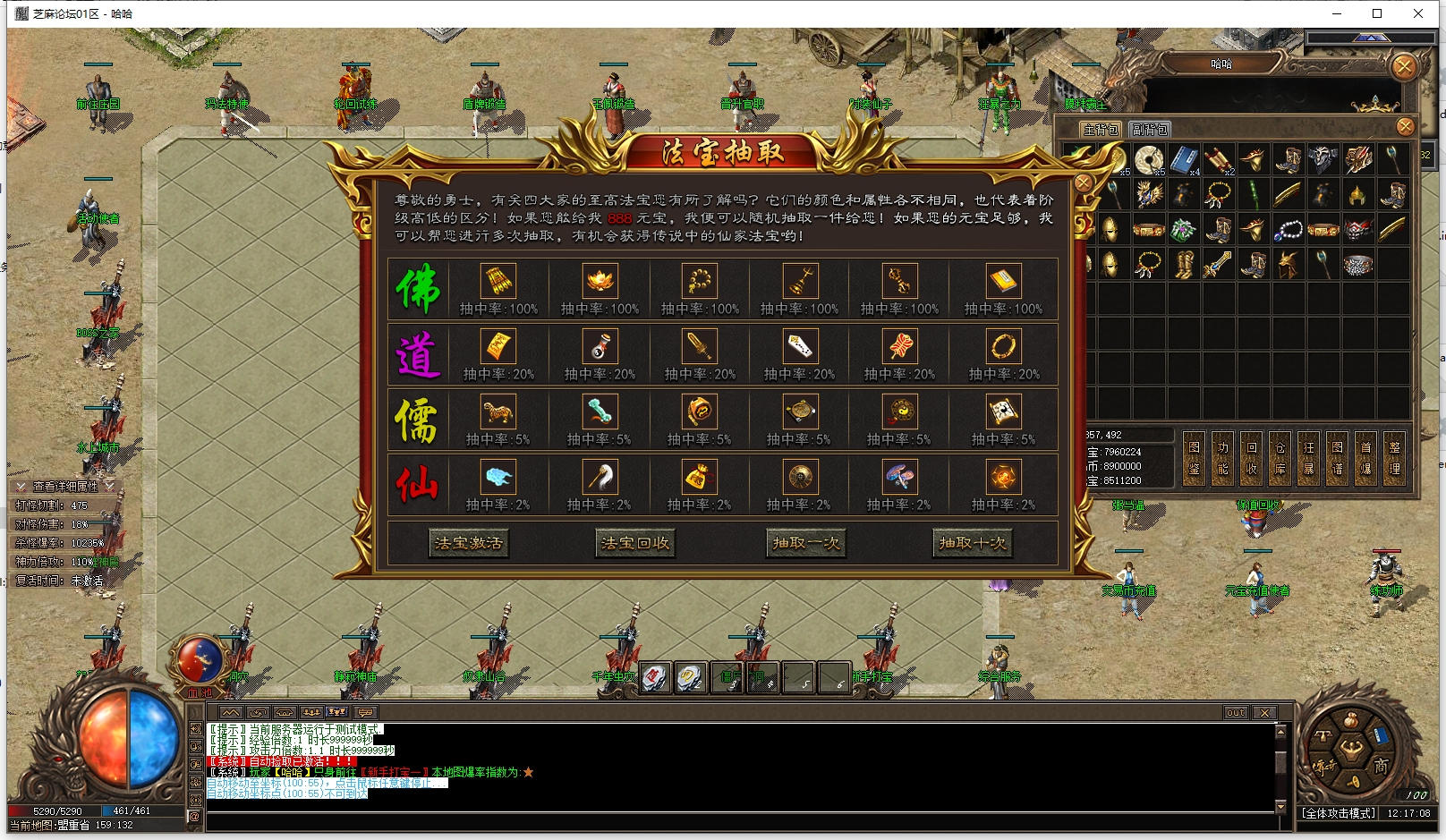This screenshot has height=840, width=1446.
Task: Close the 哈哈 character panel
Action: click(1403, 66)
